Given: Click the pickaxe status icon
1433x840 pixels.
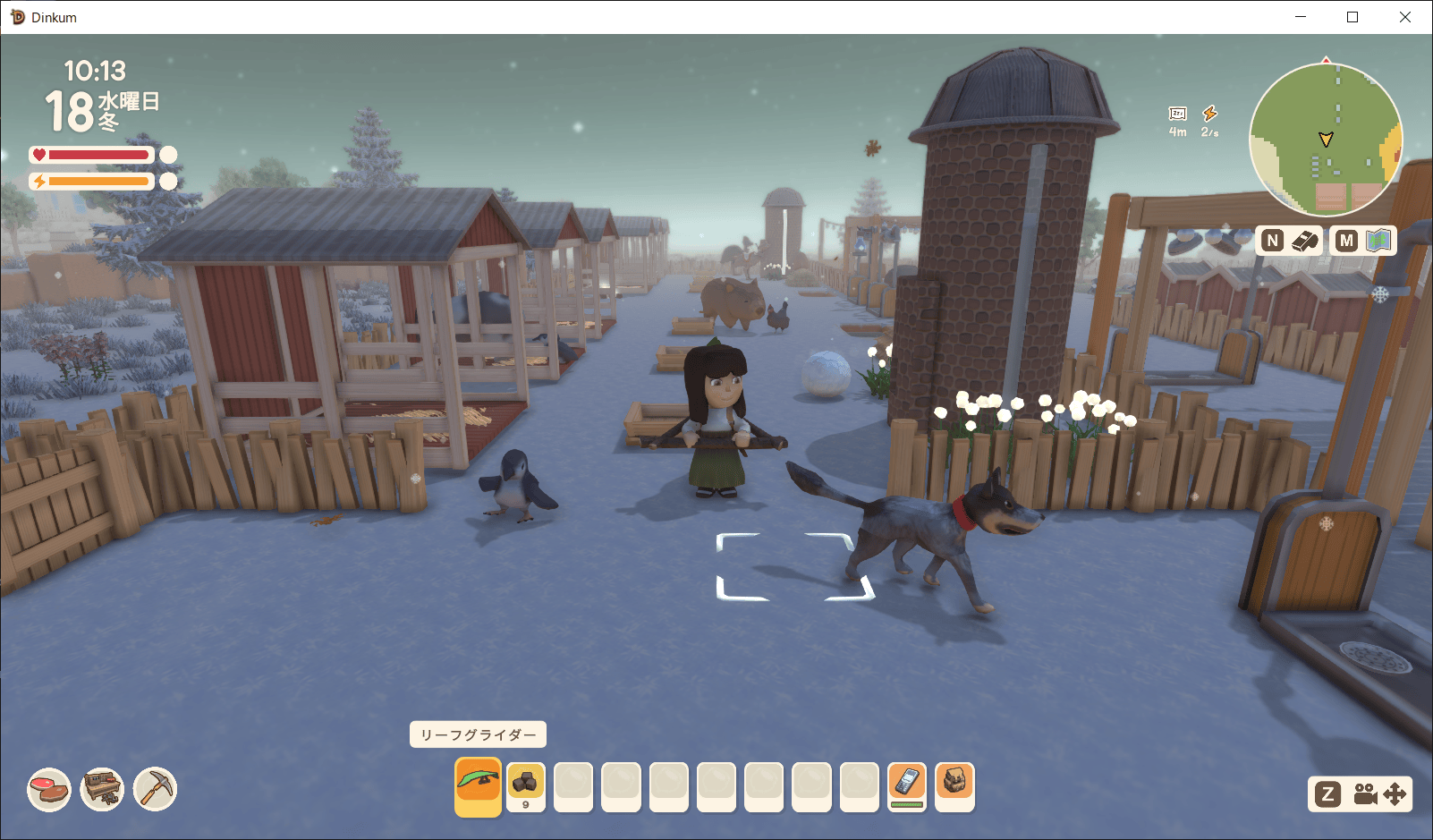Looking at the screenshot, I should click(156, 790).
